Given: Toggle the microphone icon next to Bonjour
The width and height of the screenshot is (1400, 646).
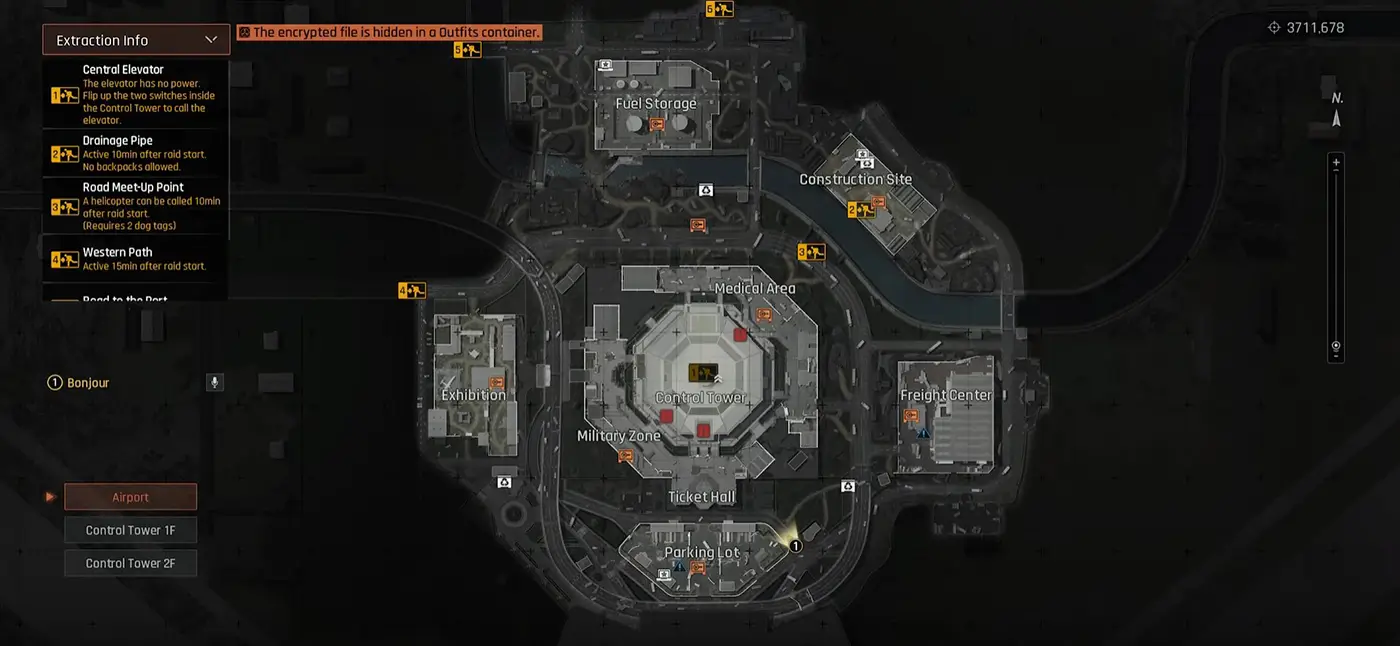Looking at the screenshot, I should pyautogui.click(x=214, y=383).
